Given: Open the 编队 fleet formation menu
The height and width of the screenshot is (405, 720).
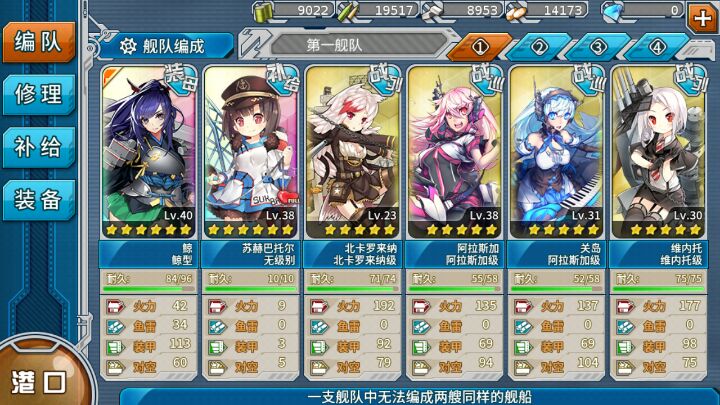Looking at the screenshot, I should pos(38,43).
